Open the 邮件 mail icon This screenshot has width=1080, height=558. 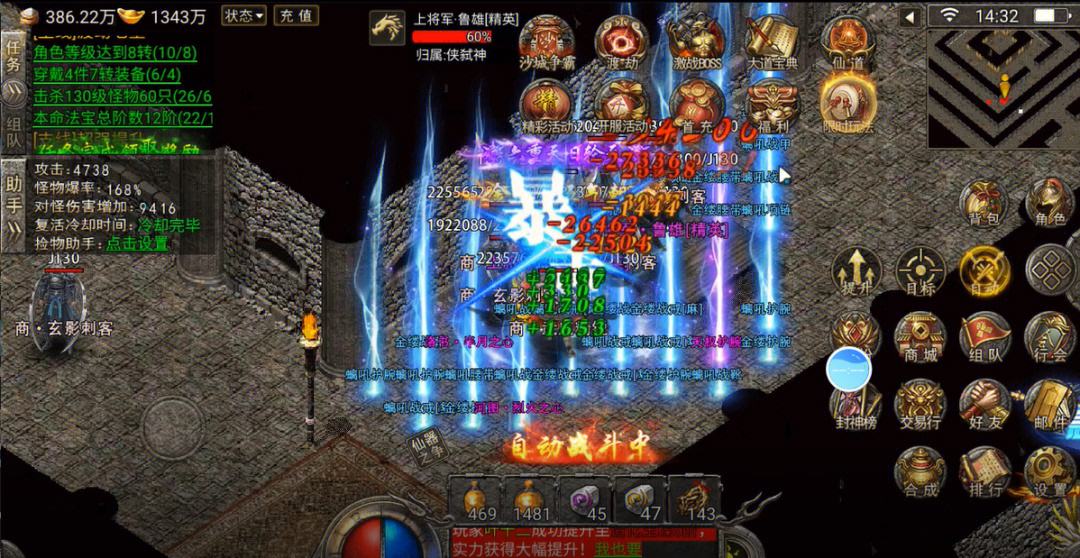[x=1050, y=405]
